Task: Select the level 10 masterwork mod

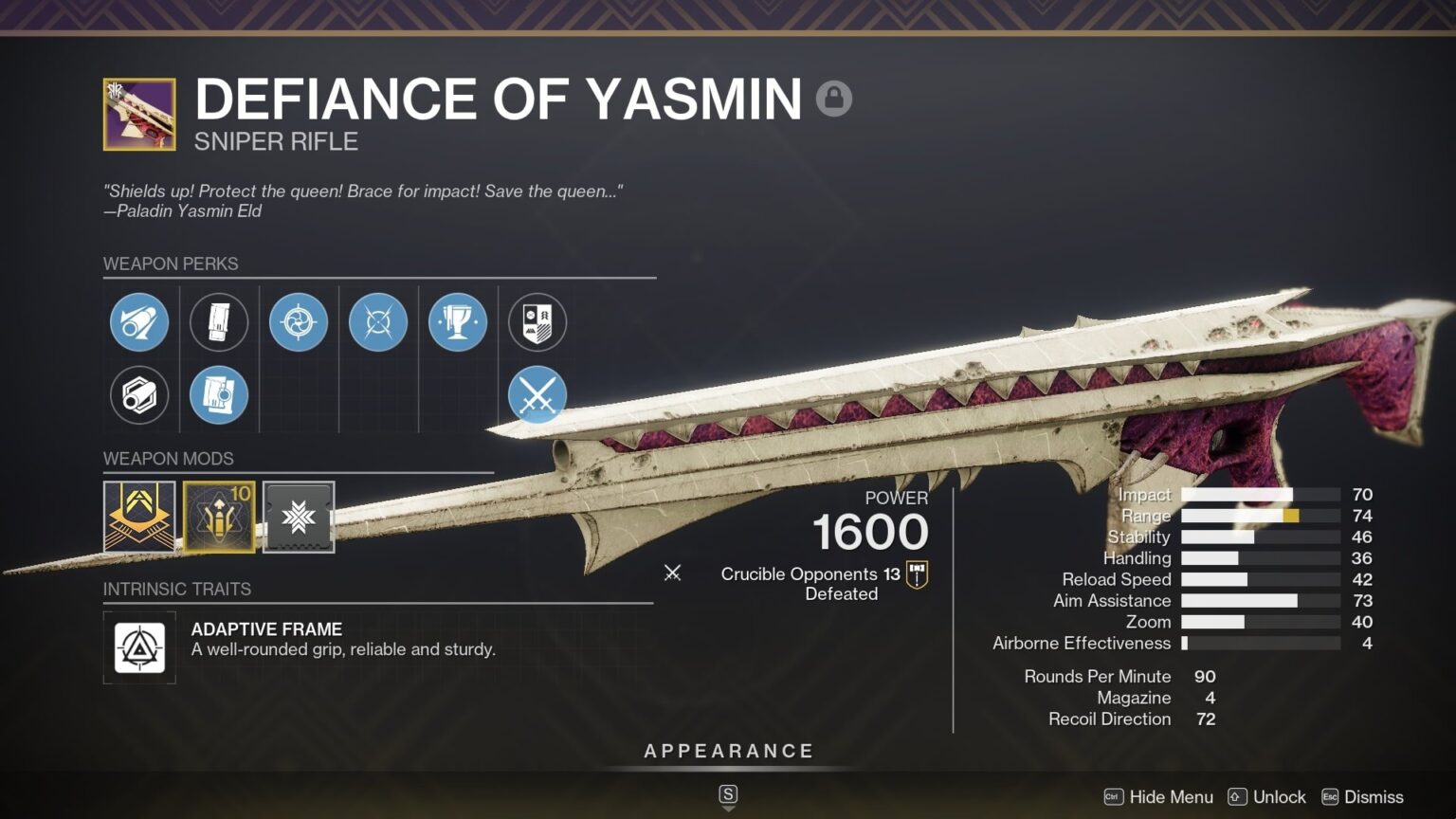Action: click(x=219, y=517)
